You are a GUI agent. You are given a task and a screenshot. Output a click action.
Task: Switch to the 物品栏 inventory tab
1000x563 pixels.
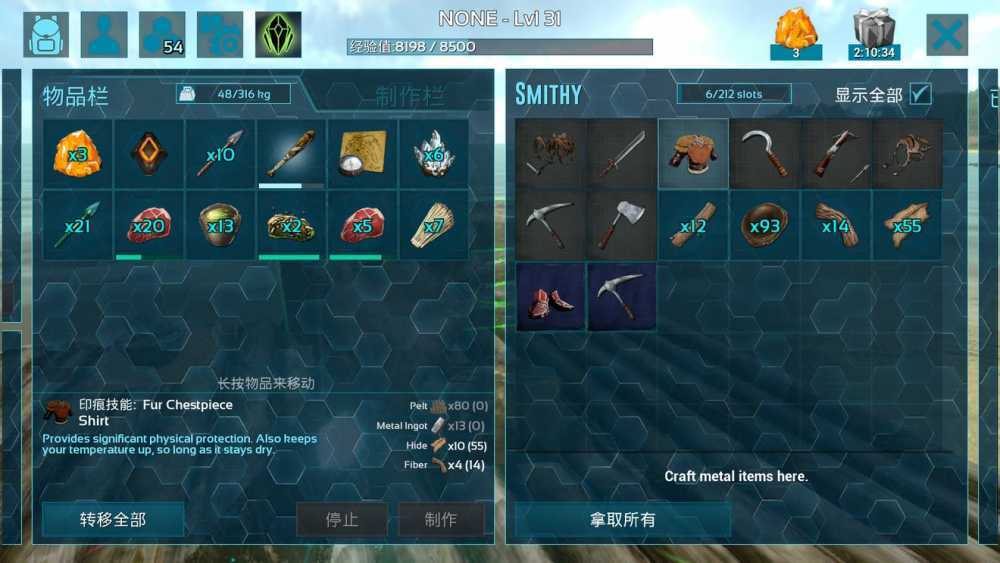[76, 96]
